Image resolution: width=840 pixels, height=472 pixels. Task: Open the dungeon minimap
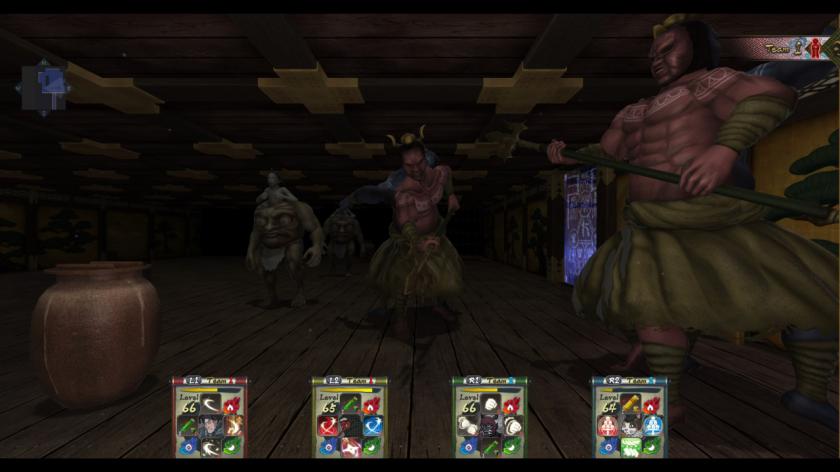click(x=42, y=87)
